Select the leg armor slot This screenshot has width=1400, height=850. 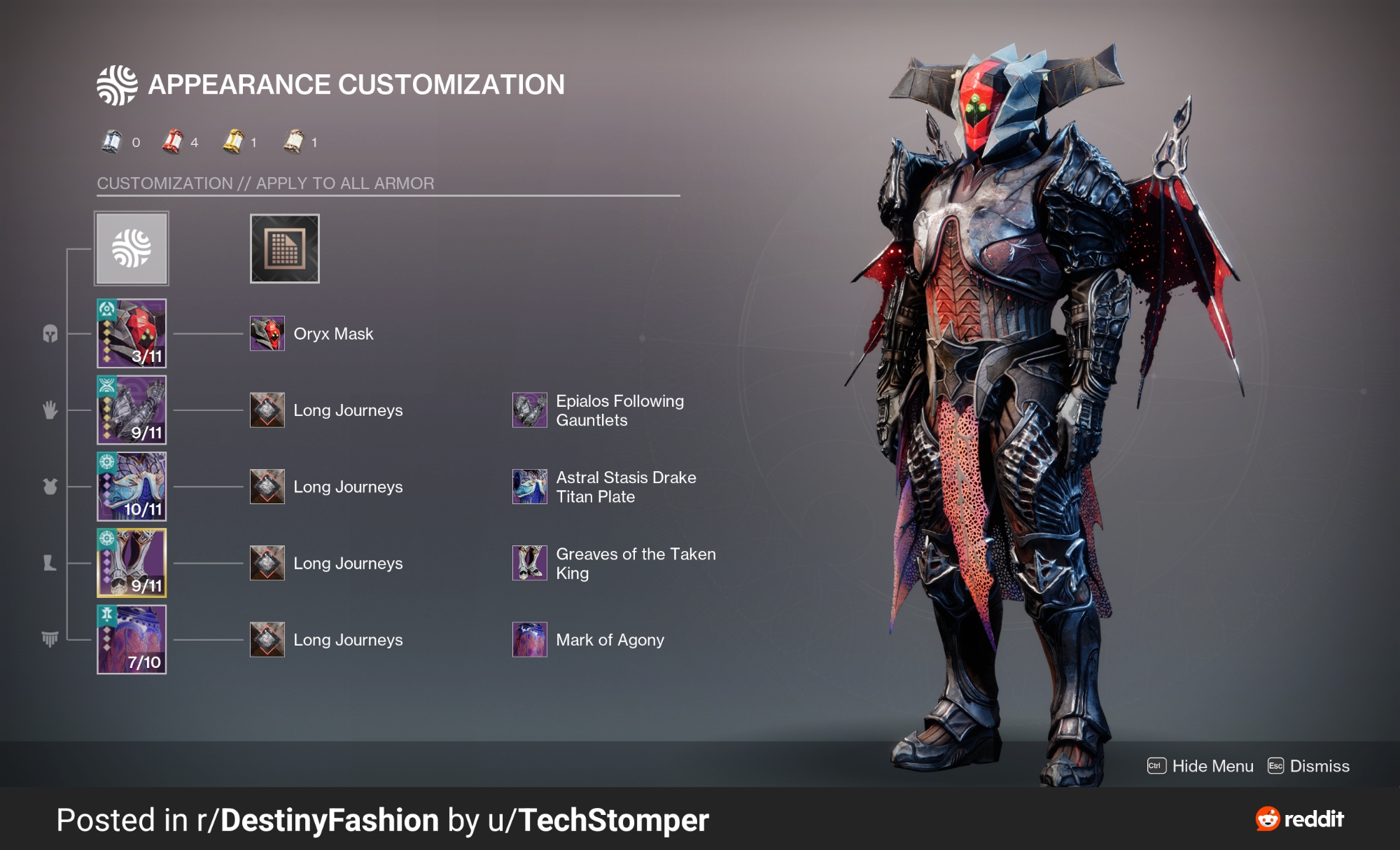click(x=132, y=562)
